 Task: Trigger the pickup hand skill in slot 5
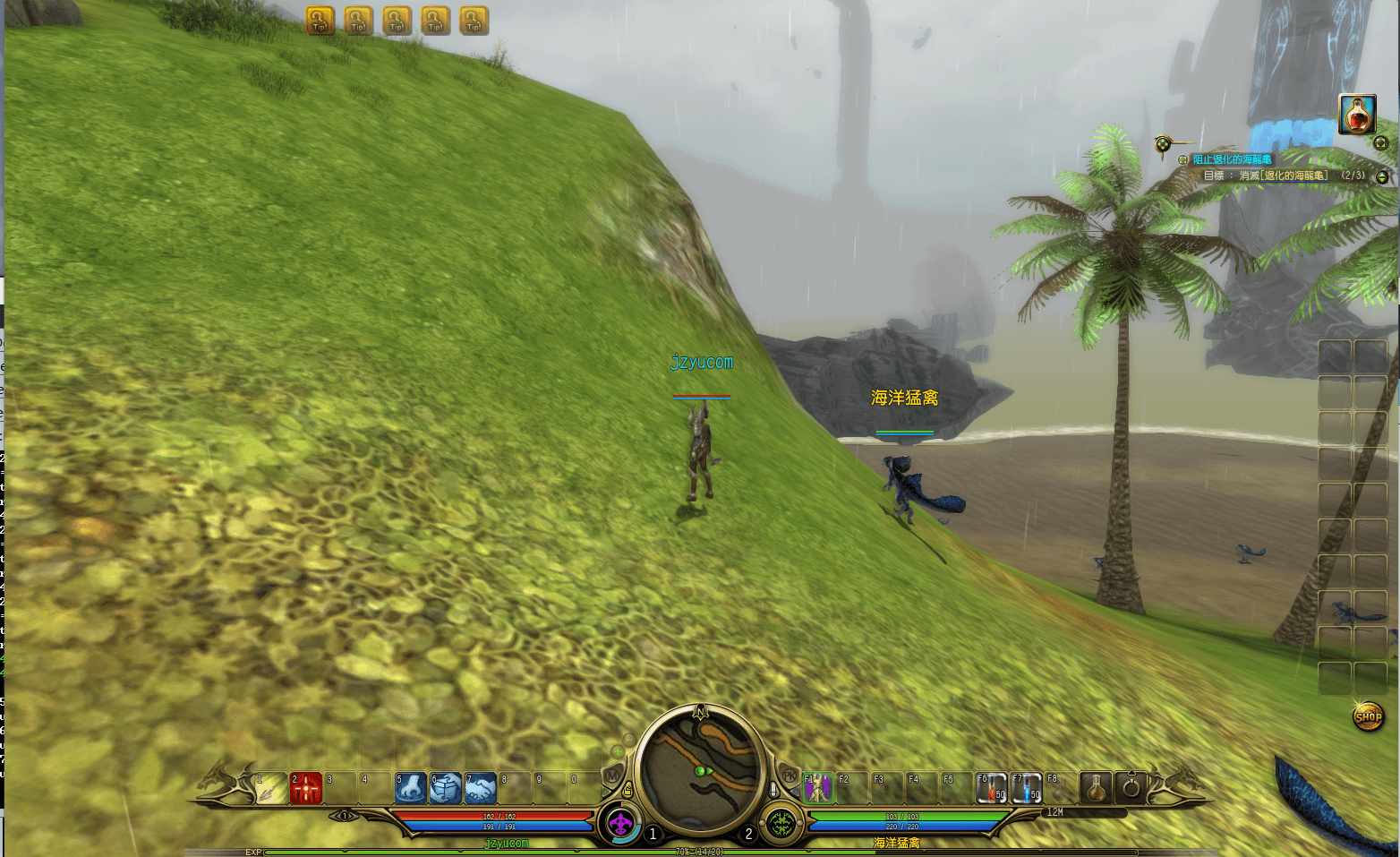[411, 788]
